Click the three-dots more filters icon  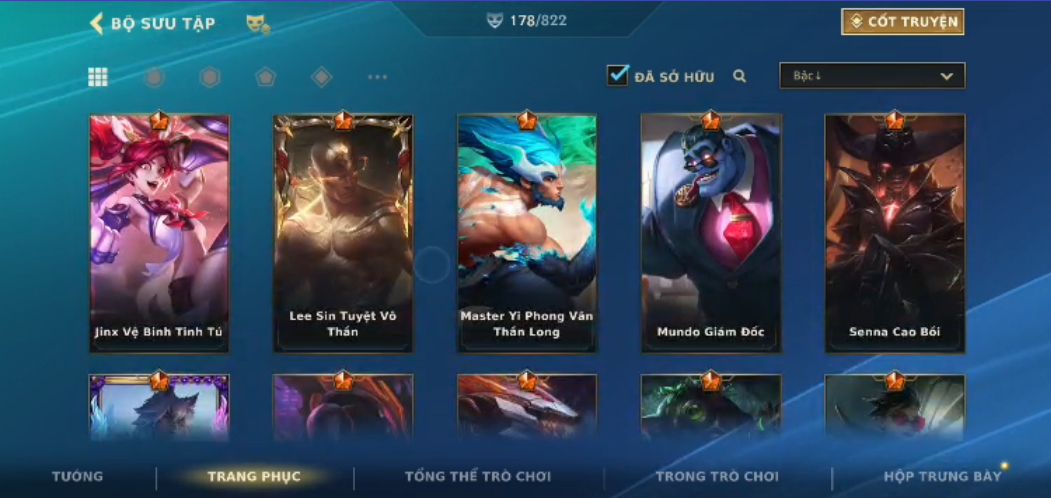tap(377, 77)
